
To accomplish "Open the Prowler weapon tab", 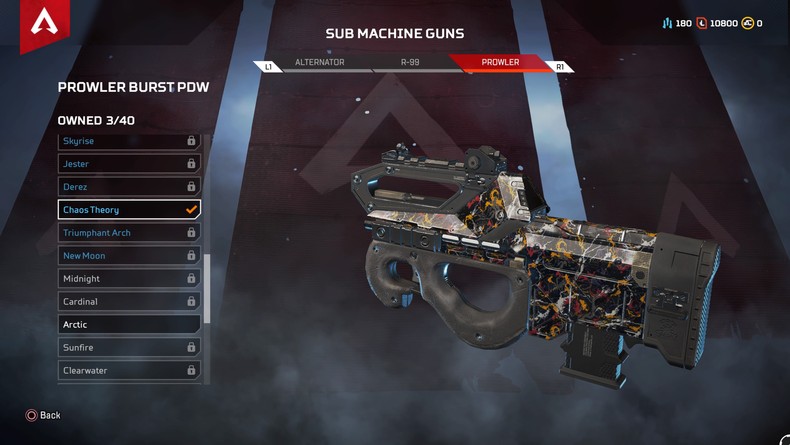I will point(500,63).
